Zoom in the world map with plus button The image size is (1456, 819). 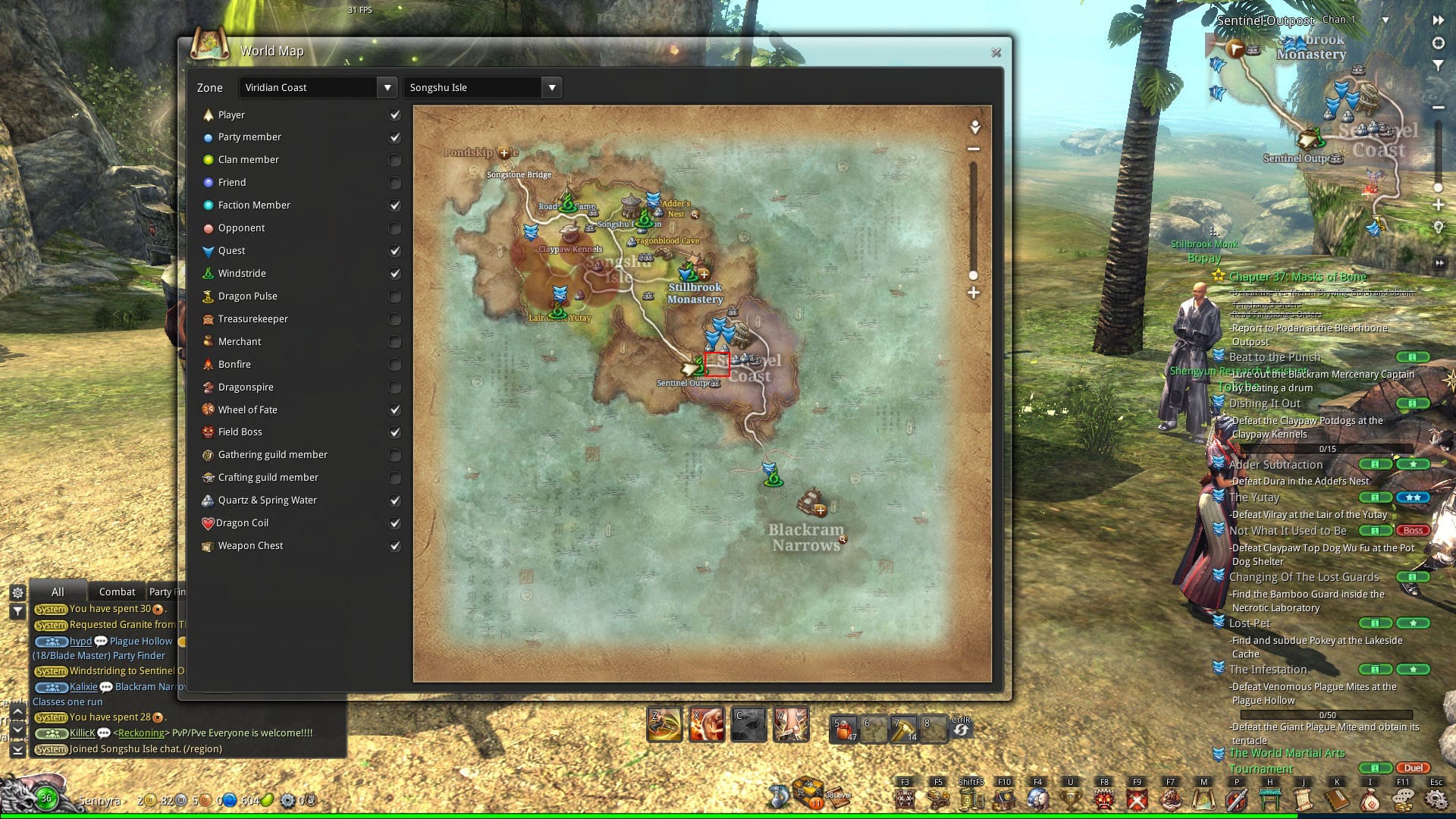(974, 293)
